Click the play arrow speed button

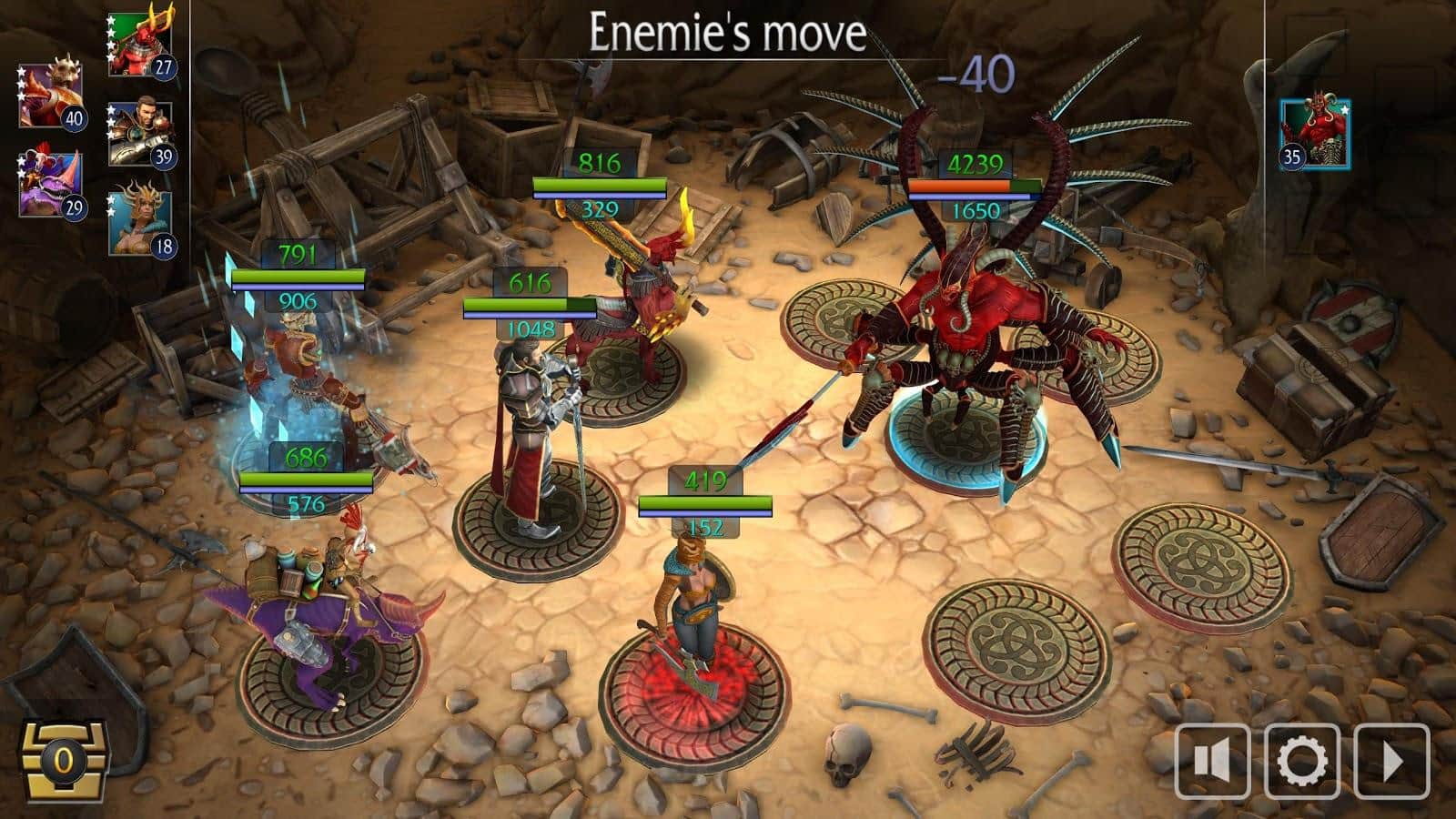(x=1391, y=762)
